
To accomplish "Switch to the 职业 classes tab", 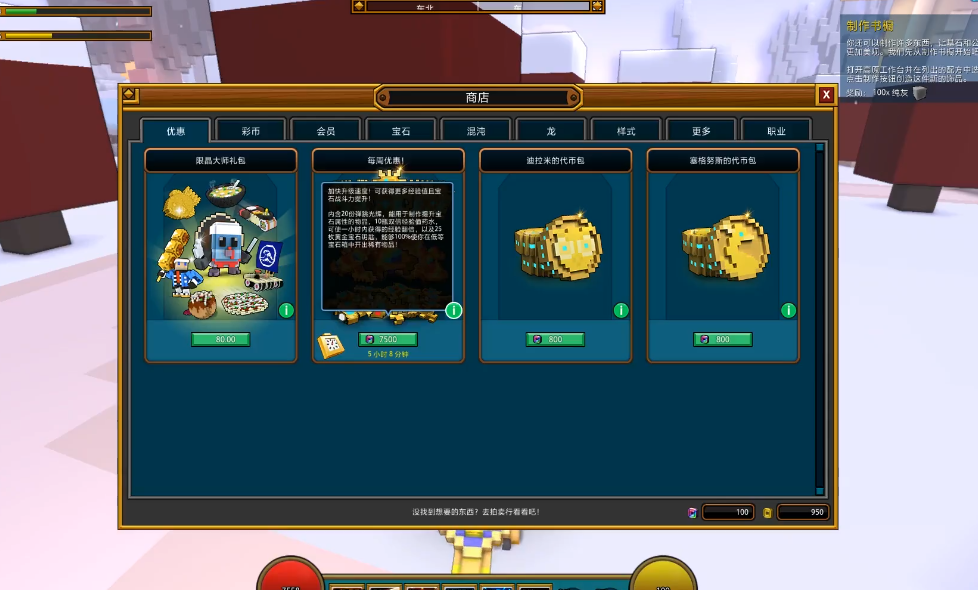I will 776,131.
